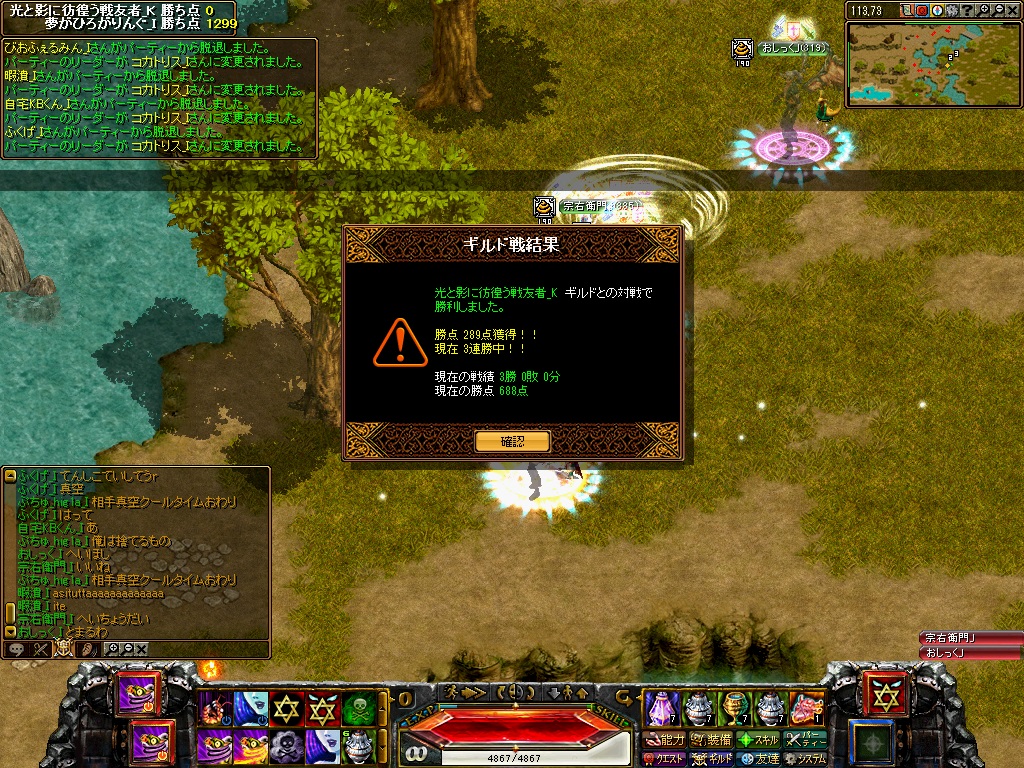1024x768 pixels.
Task: Open the スキル skills window
Action: tap(759, 740)
